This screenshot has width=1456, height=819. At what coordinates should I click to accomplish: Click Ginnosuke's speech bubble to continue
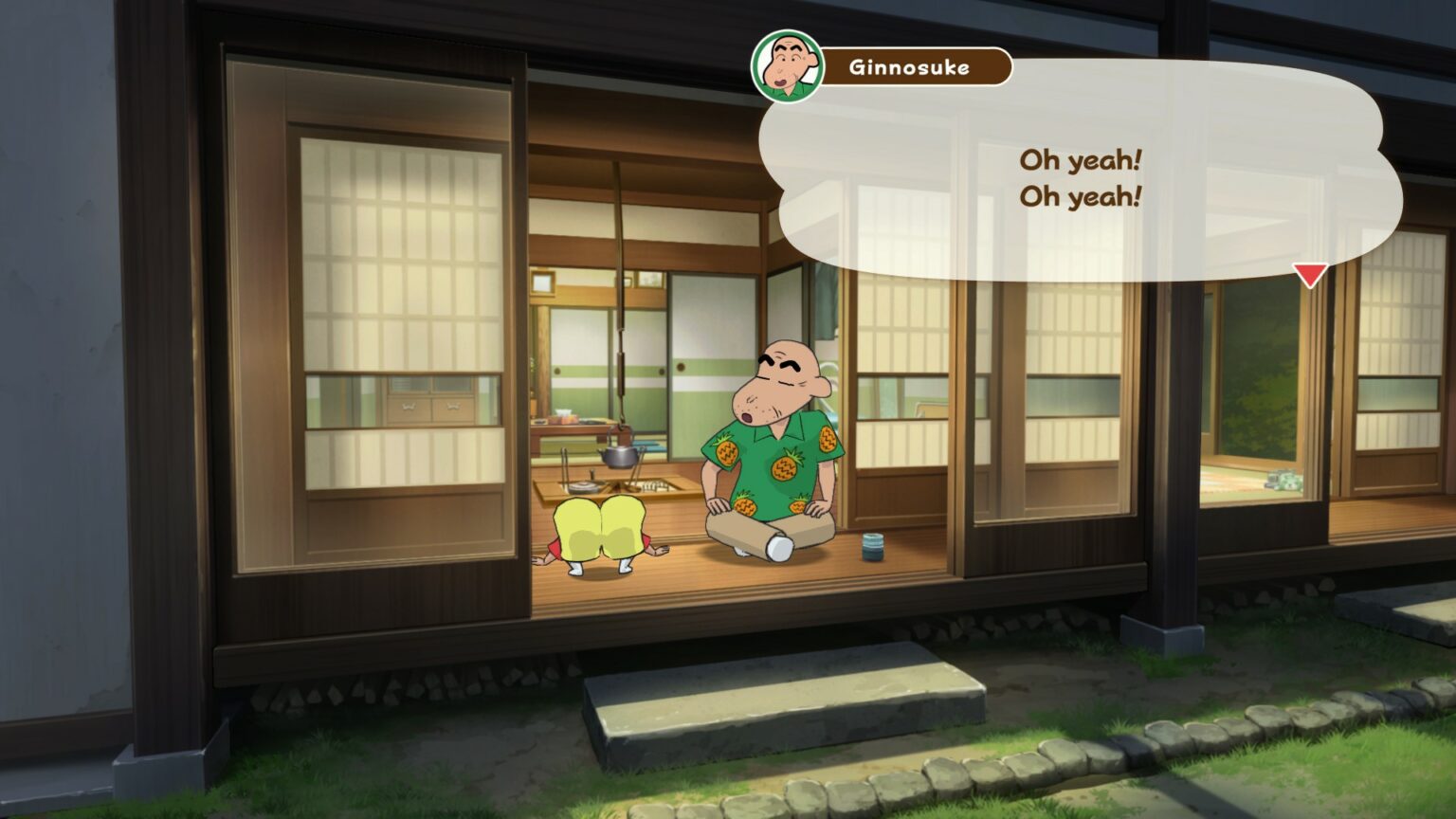[x=1079, y=178]
